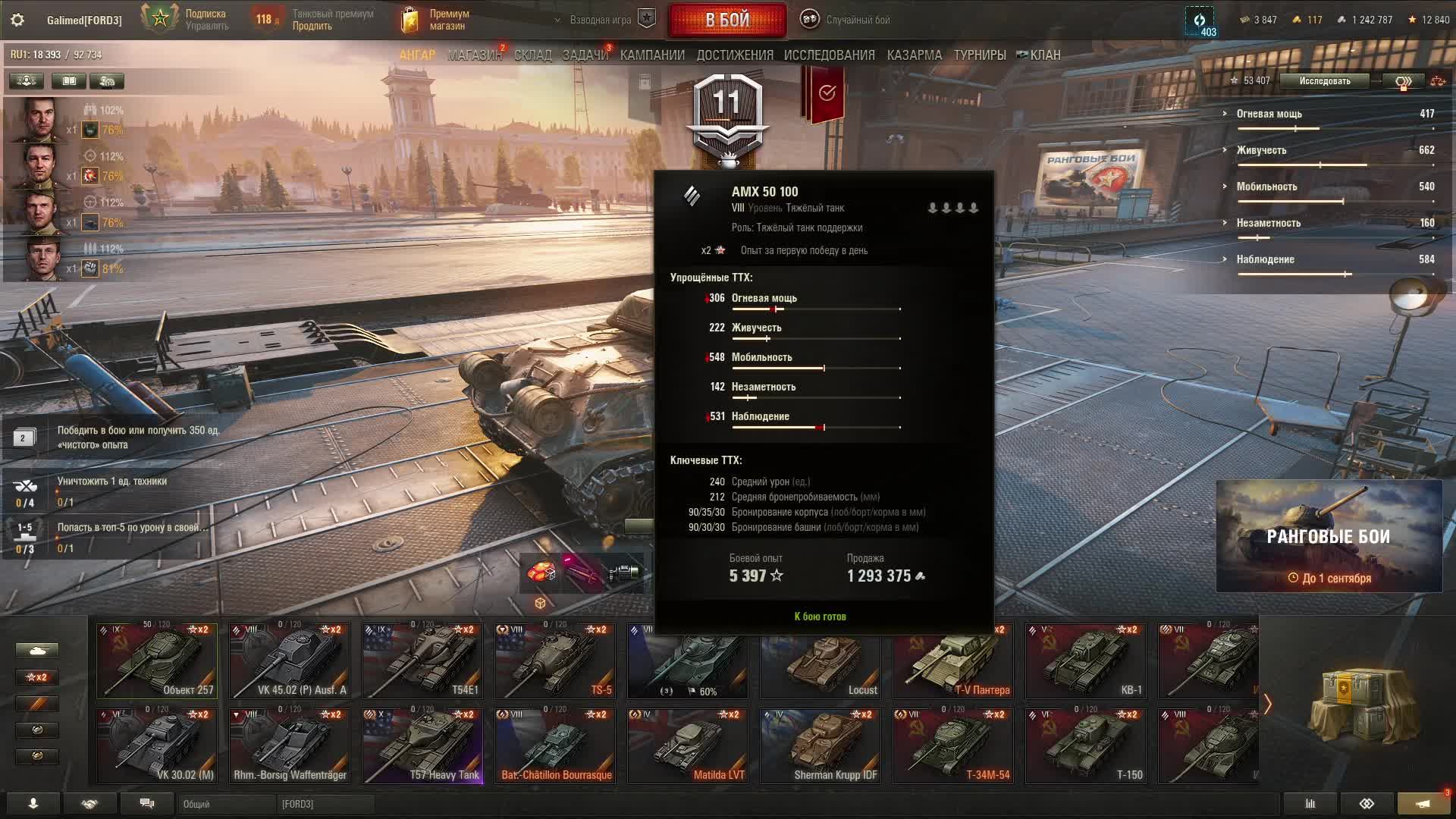Viewport: 1456px width, 819px height.
Task: Open the Ранговые бои banner
Action: [x=1329, y=536]
